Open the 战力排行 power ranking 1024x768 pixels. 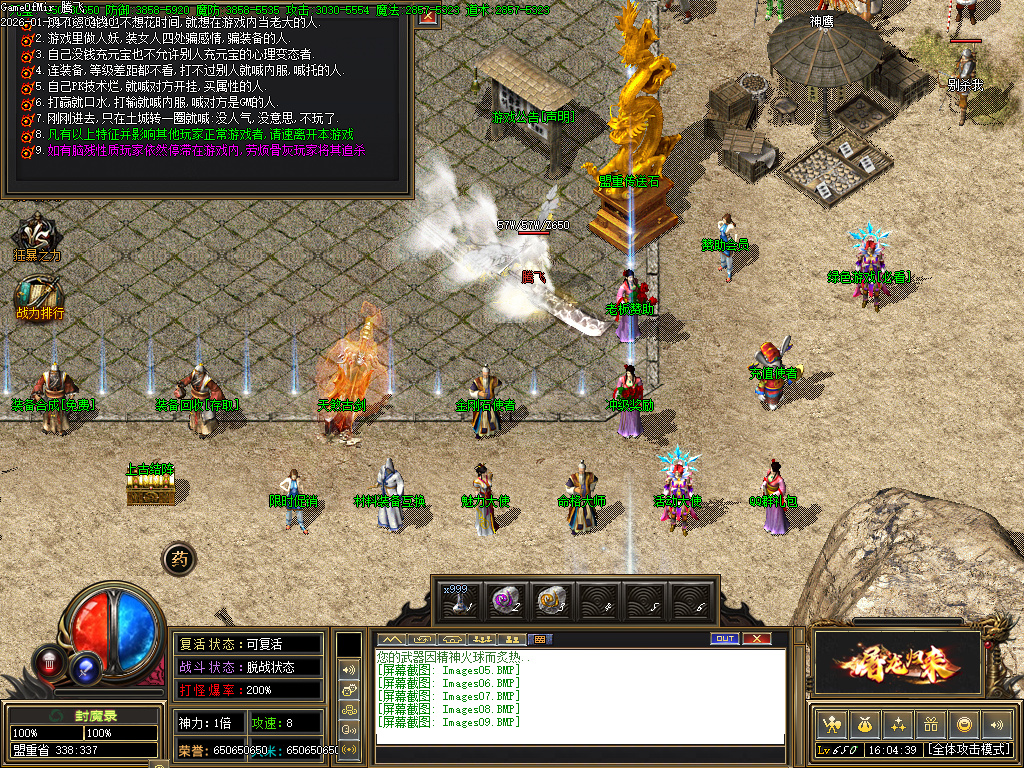coord(39,297)
